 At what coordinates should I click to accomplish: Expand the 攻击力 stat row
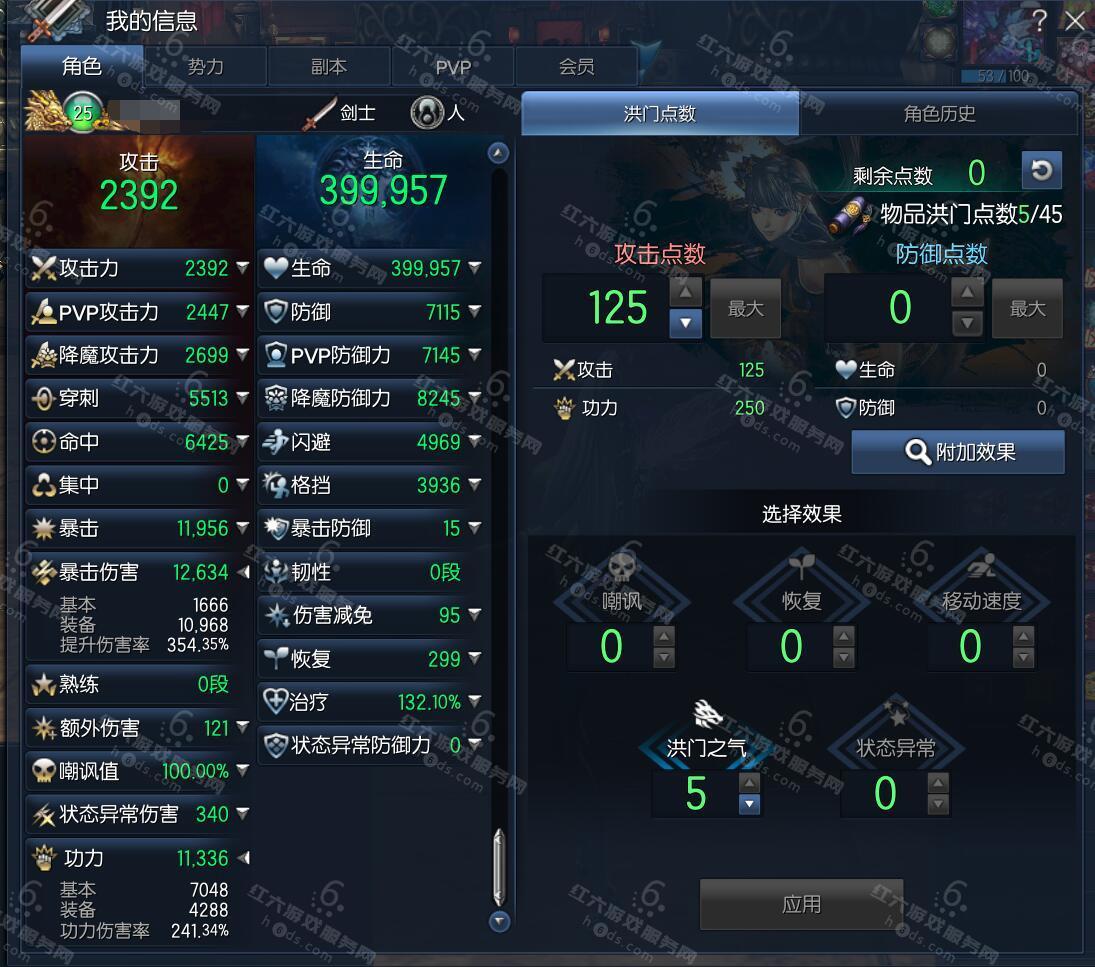243,268
